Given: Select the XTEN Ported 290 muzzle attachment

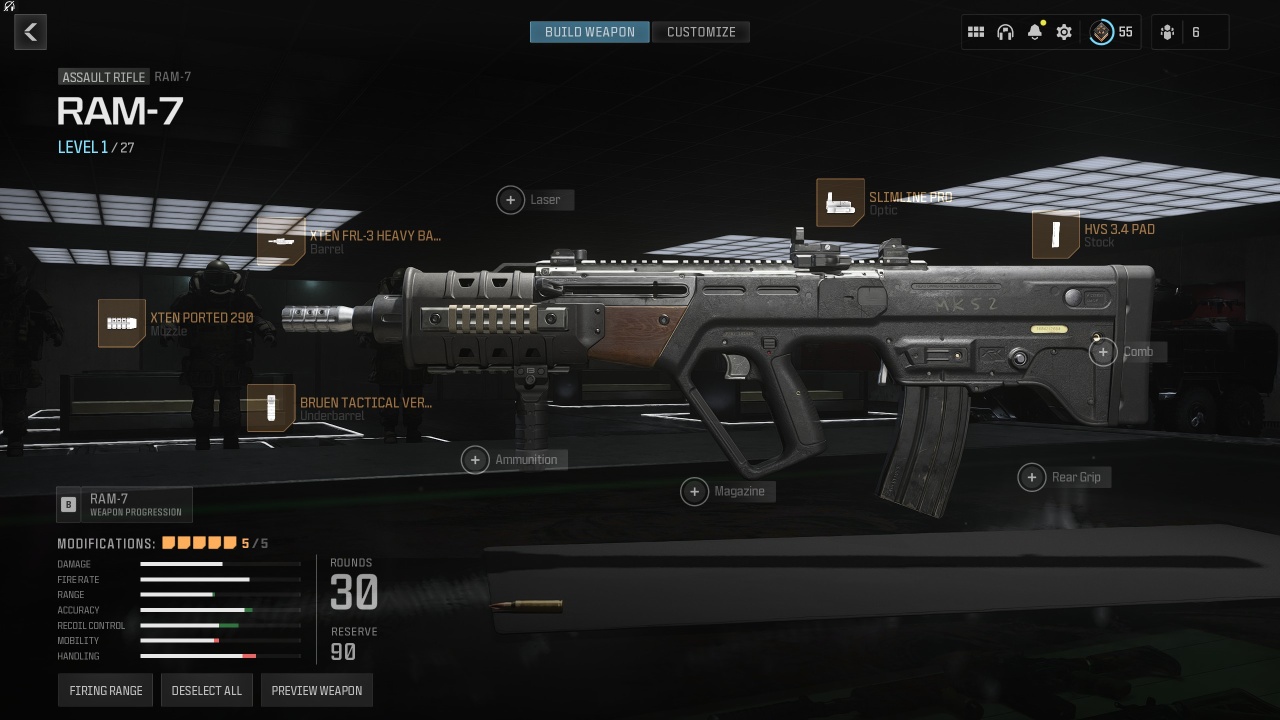Looking at the screenshot, I should 122,323.
